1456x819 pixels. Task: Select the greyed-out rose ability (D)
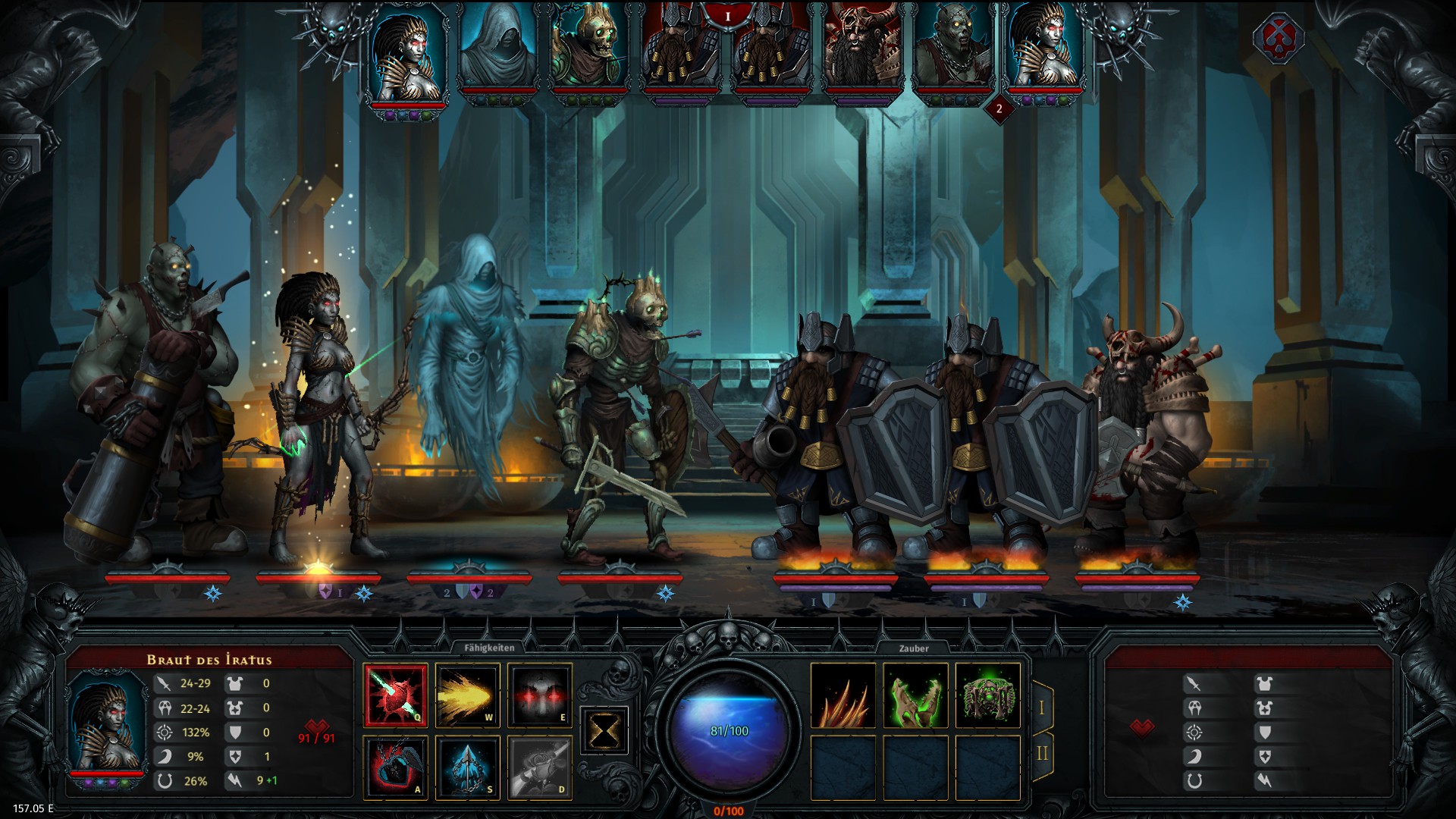click(x=539, y=767)
